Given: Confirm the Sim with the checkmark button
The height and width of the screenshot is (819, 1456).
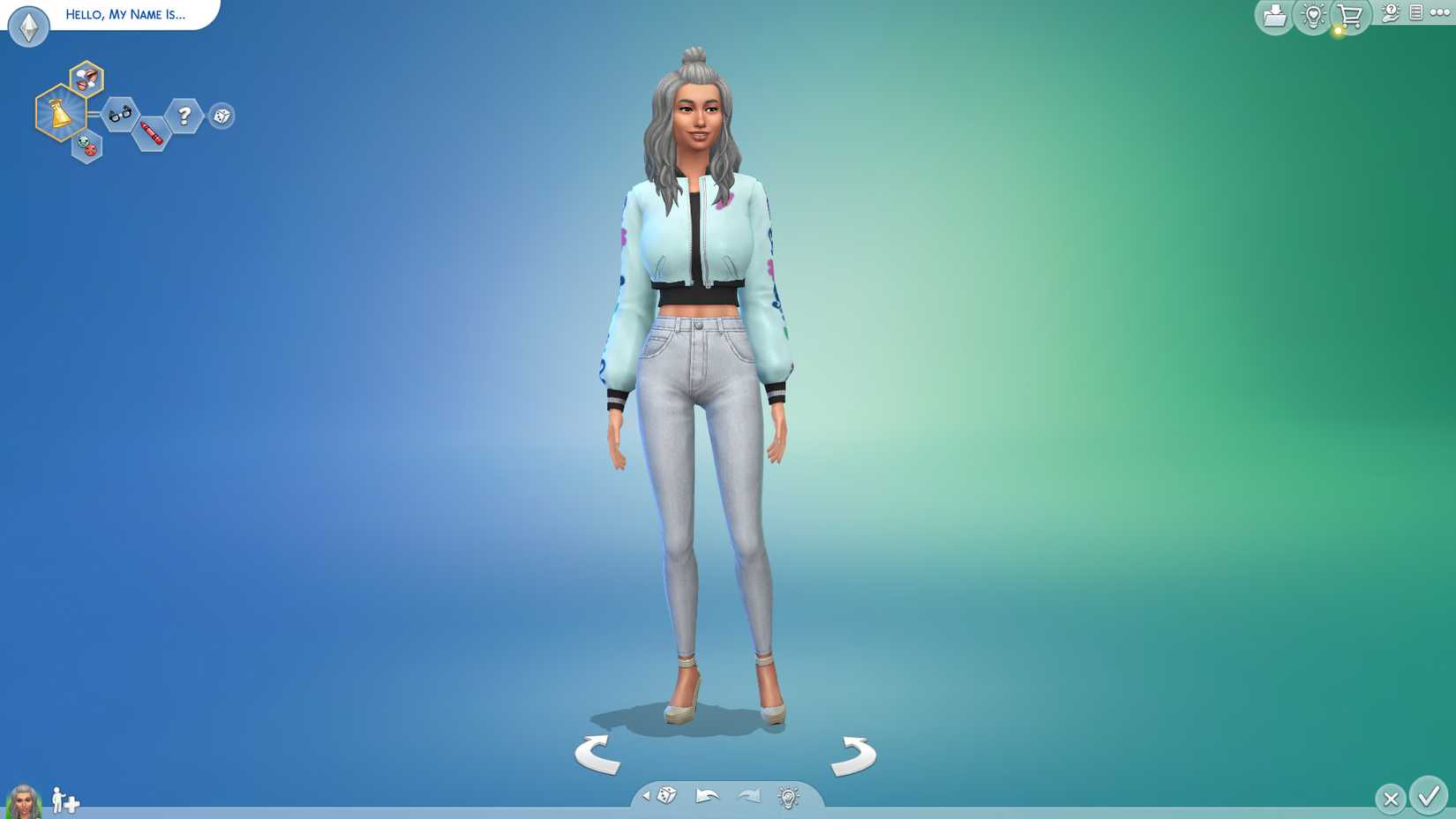Looking at the screenshot, I should pyautogui.click(x=1429, y=799).
